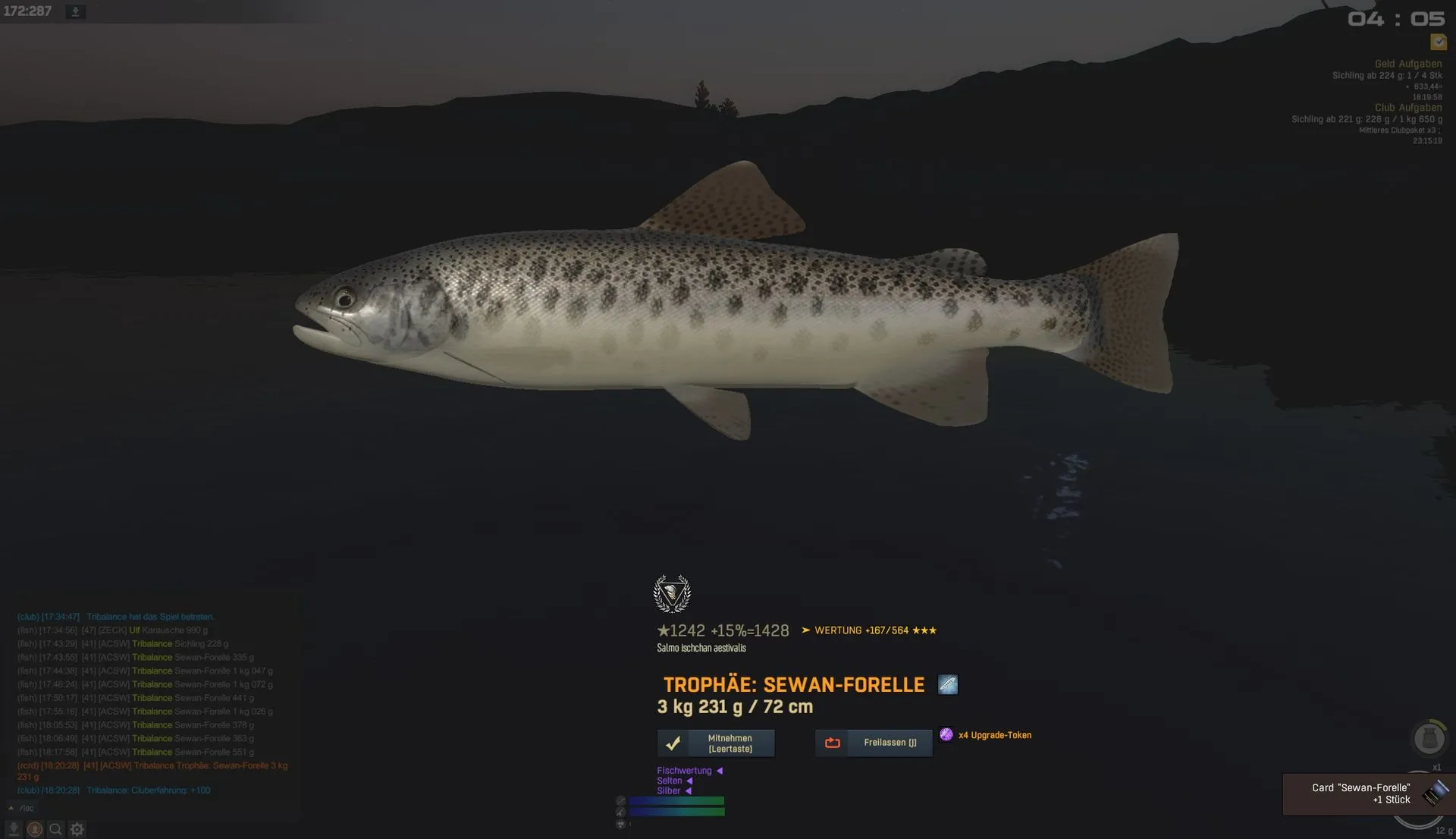Click the magnifying glass chat search icon
1456x839 pixels.
[55, 829]
